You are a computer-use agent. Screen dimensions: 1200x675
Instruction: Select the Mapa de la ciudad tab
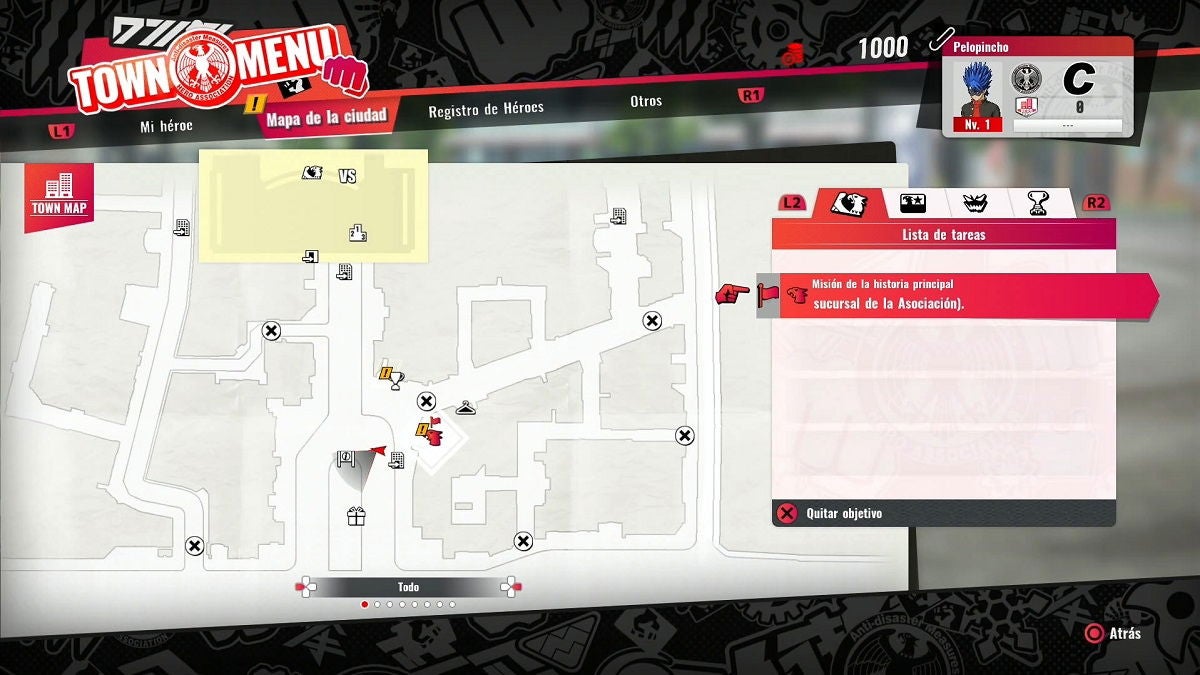[326, 116]
